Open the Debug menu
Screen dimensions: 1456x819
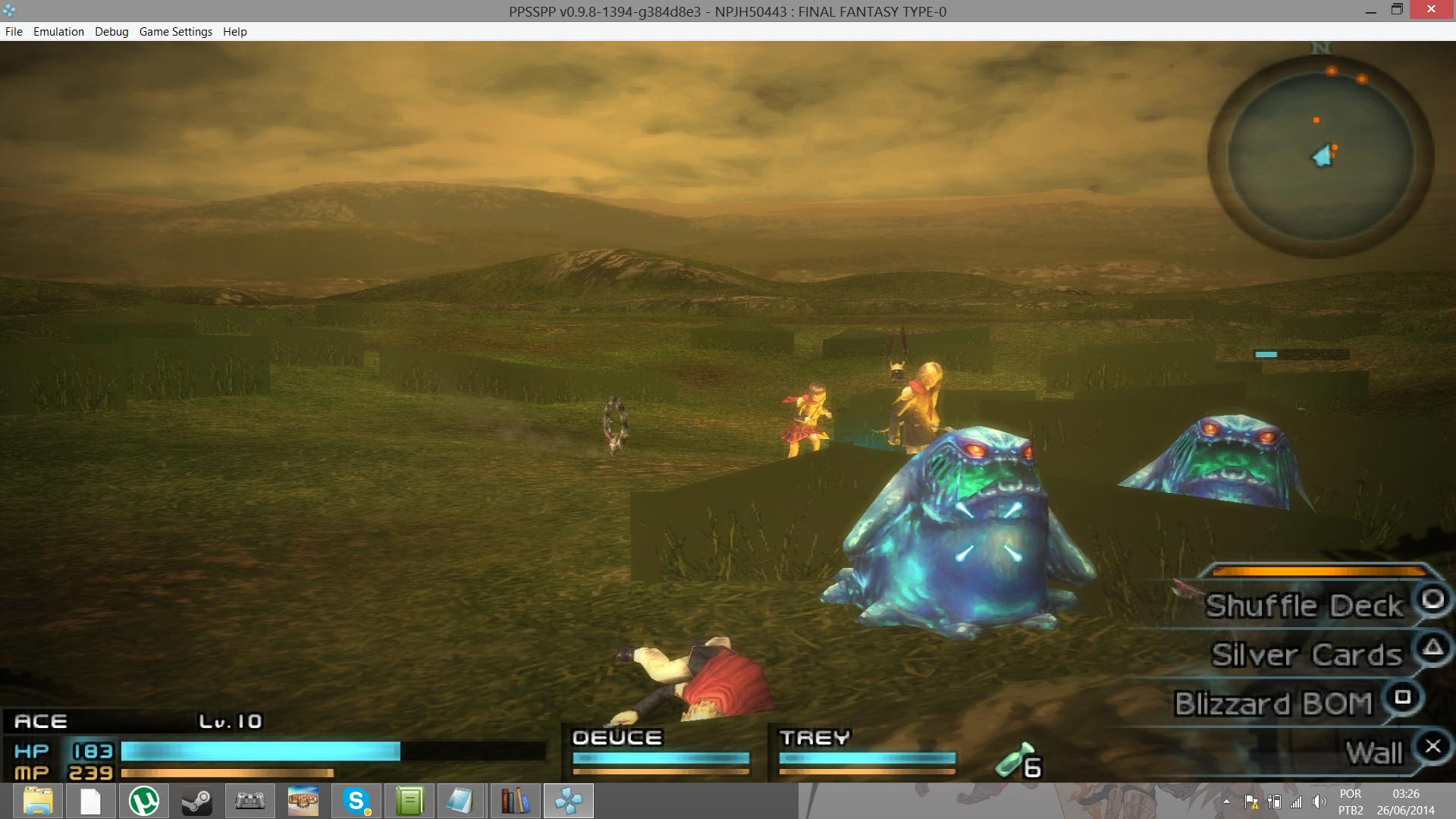point(111,32)
